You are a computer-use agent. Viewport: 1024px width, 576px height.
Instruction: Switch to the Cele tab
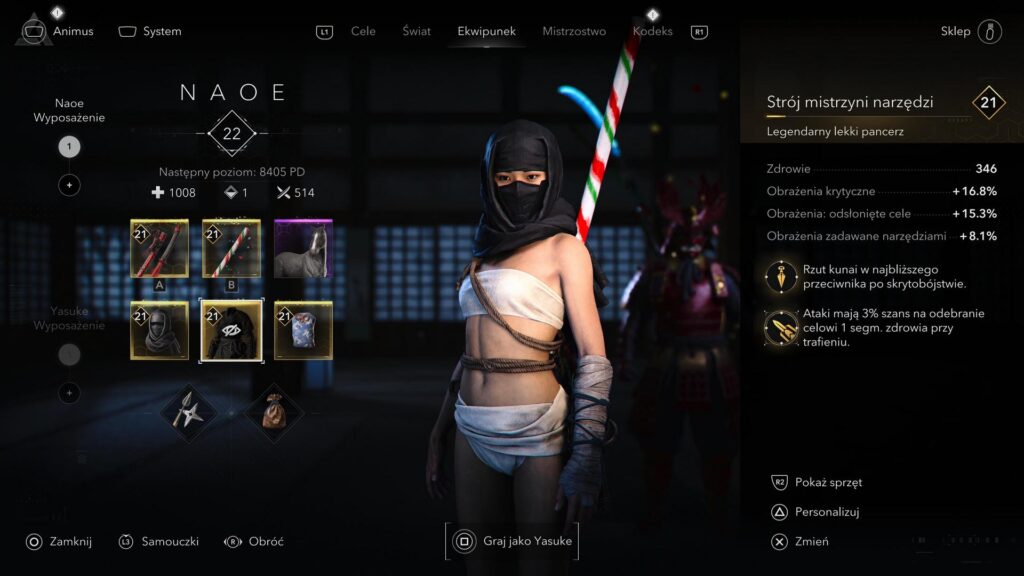click(363, 31)
